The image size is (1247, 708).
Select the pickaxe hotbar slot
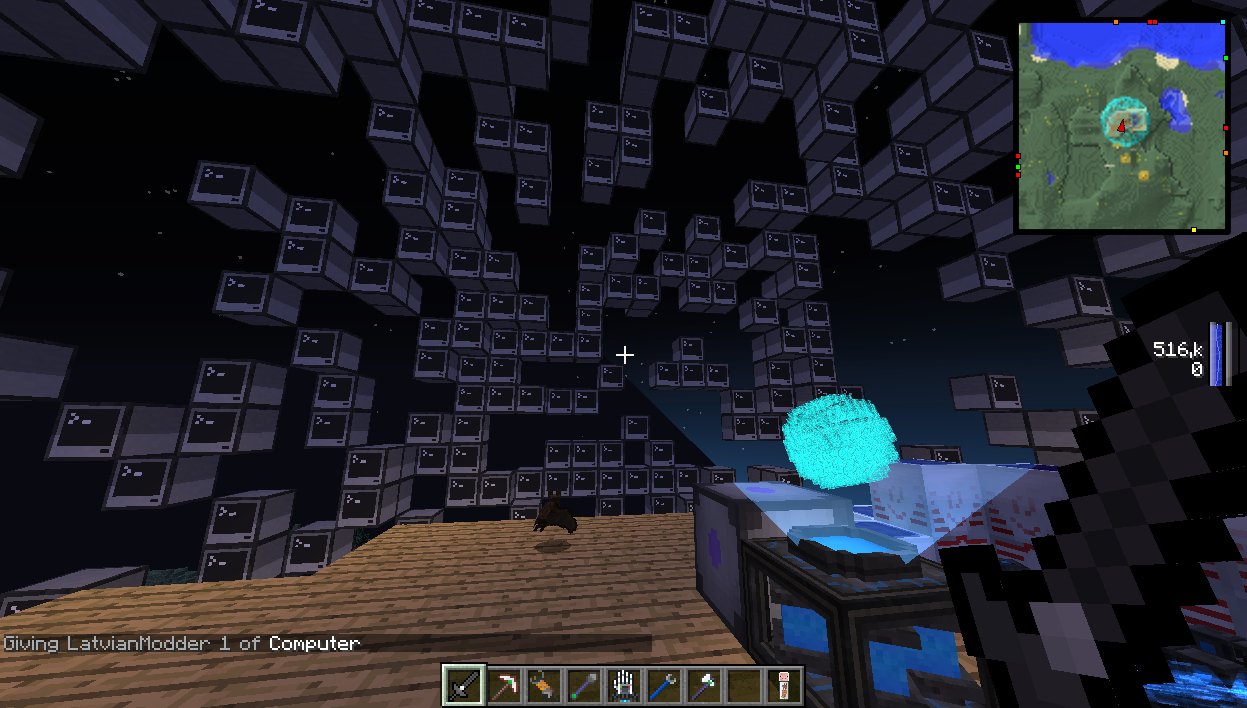(x=505, y=685)
